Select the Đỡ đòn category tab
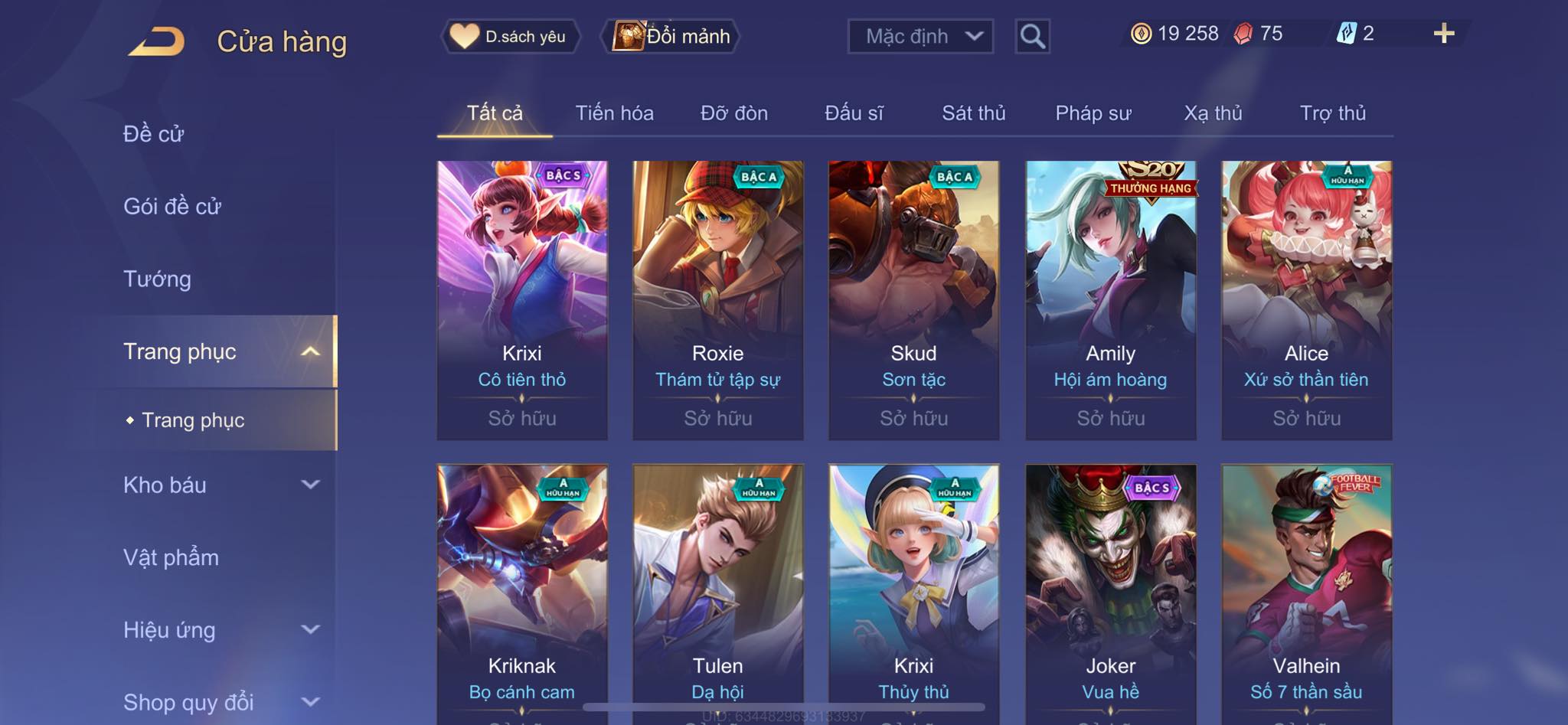1568x725 pixels. (733, 113)
